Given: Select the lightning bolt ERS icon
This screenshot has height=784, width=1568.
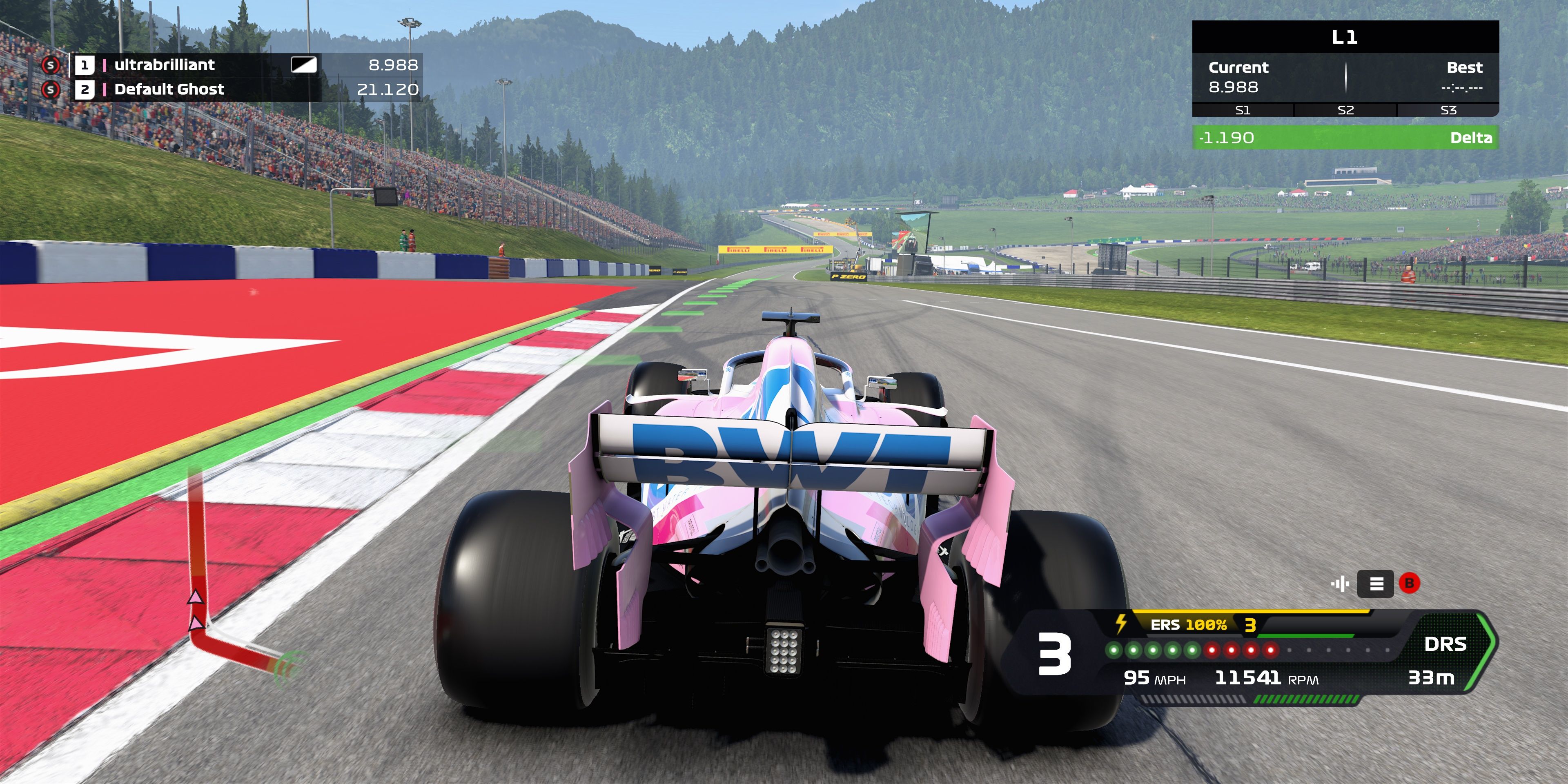Looking at the screenshot, I should coord(1120,623).
